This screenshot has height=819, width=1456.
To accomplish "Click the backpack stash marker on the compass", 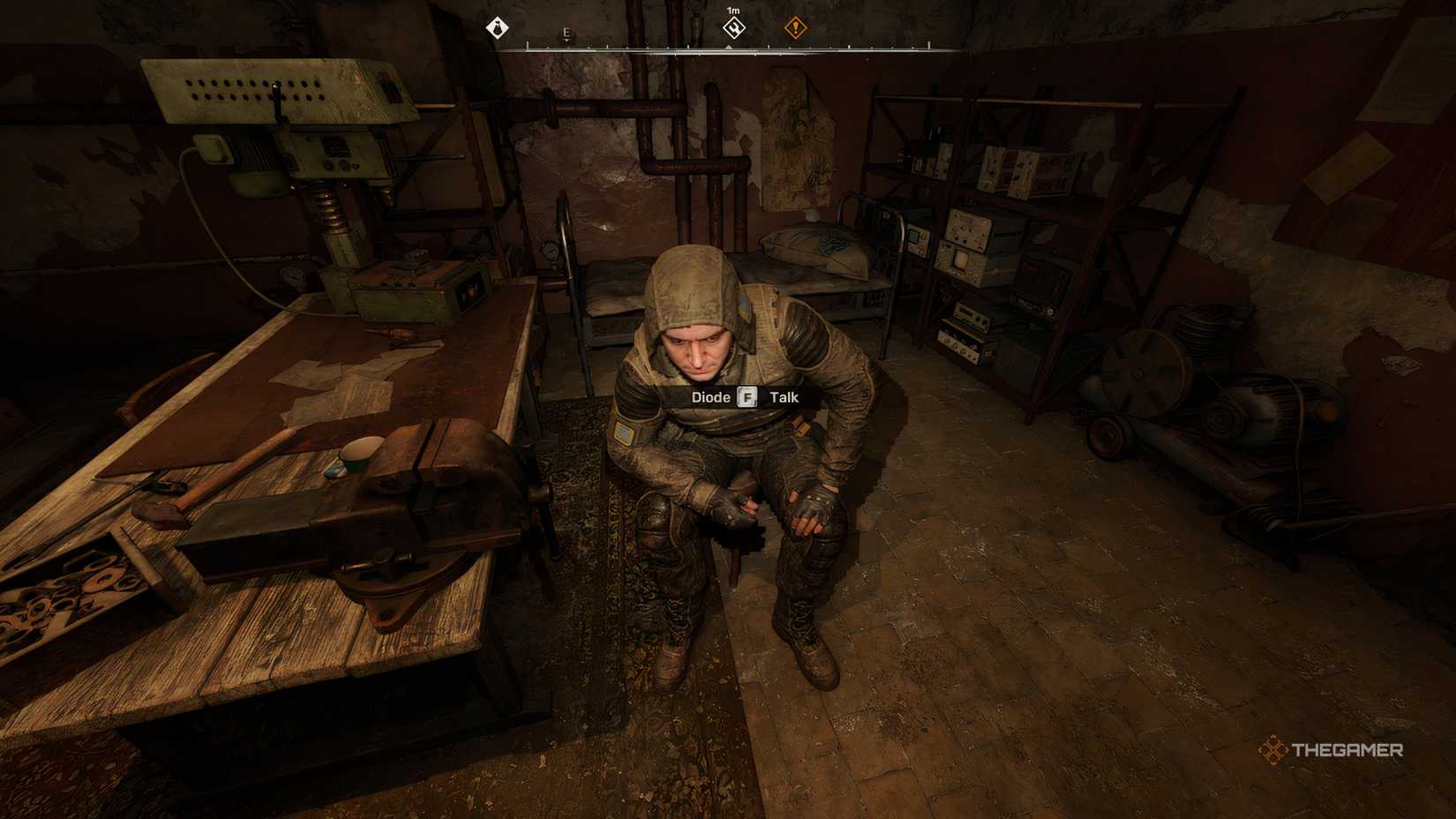I will pos(498,27).
